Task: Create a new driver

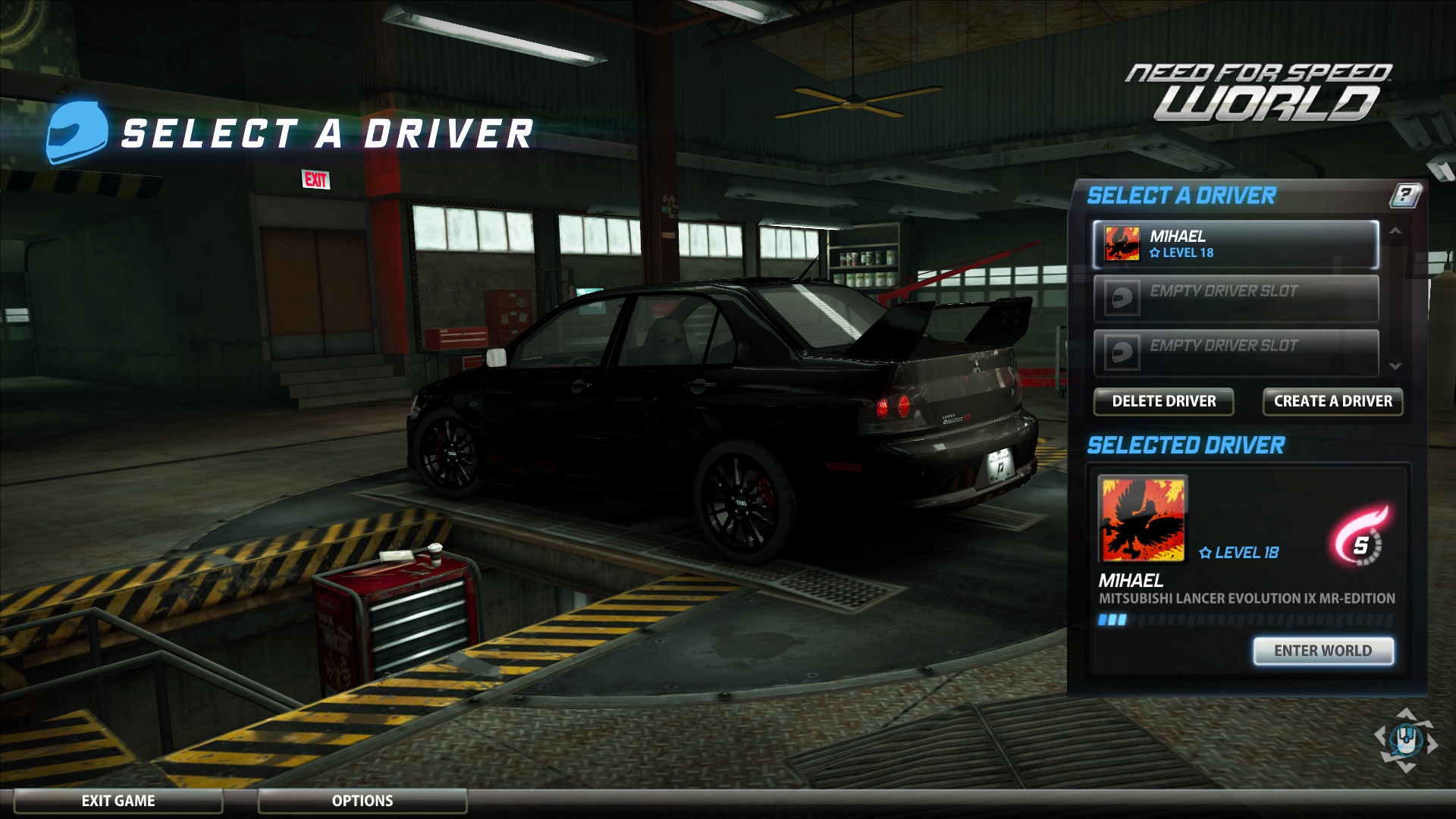Action: [x=1332, y=401]
